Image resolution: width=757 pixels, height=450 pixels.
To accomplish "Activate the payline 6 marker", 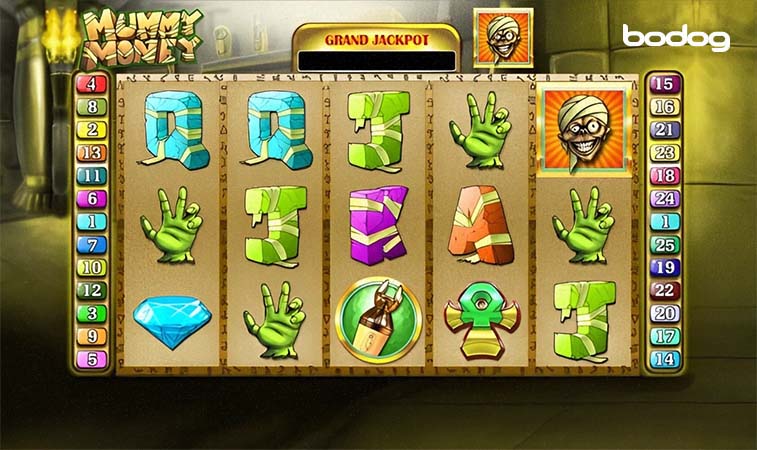I will 91,199.
